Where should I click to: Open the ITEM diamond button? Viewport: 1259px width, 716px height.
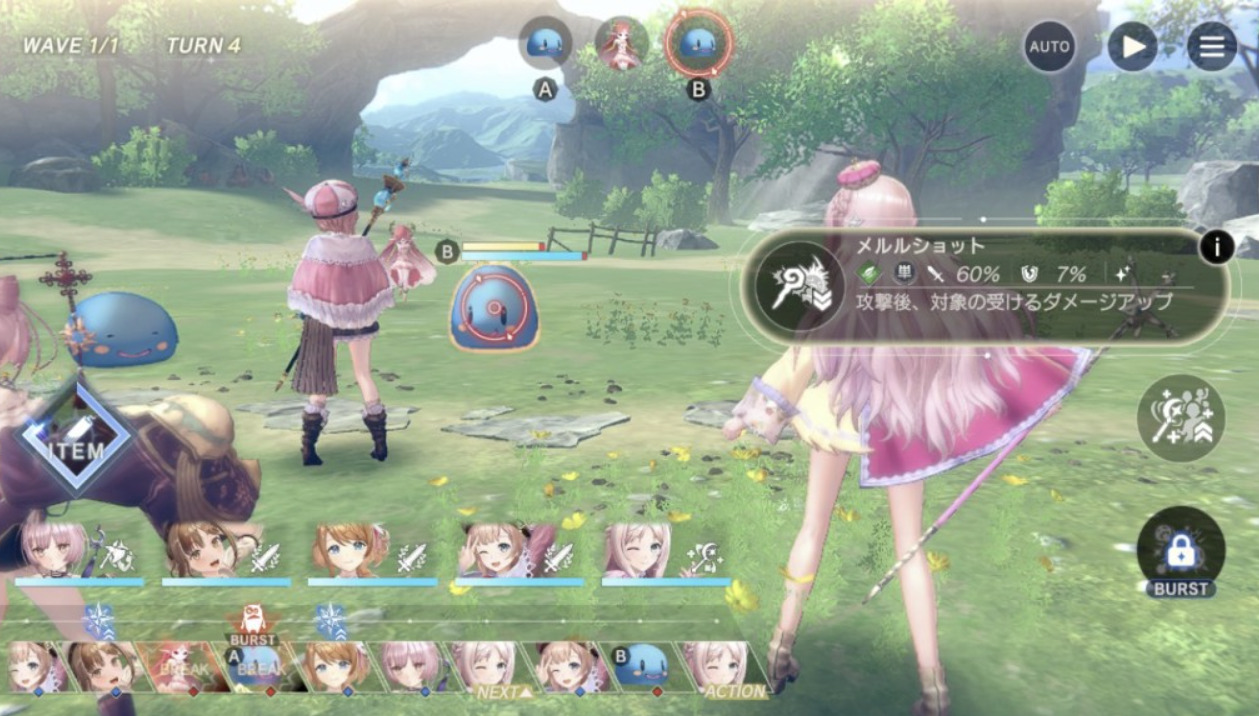point(77,437)
